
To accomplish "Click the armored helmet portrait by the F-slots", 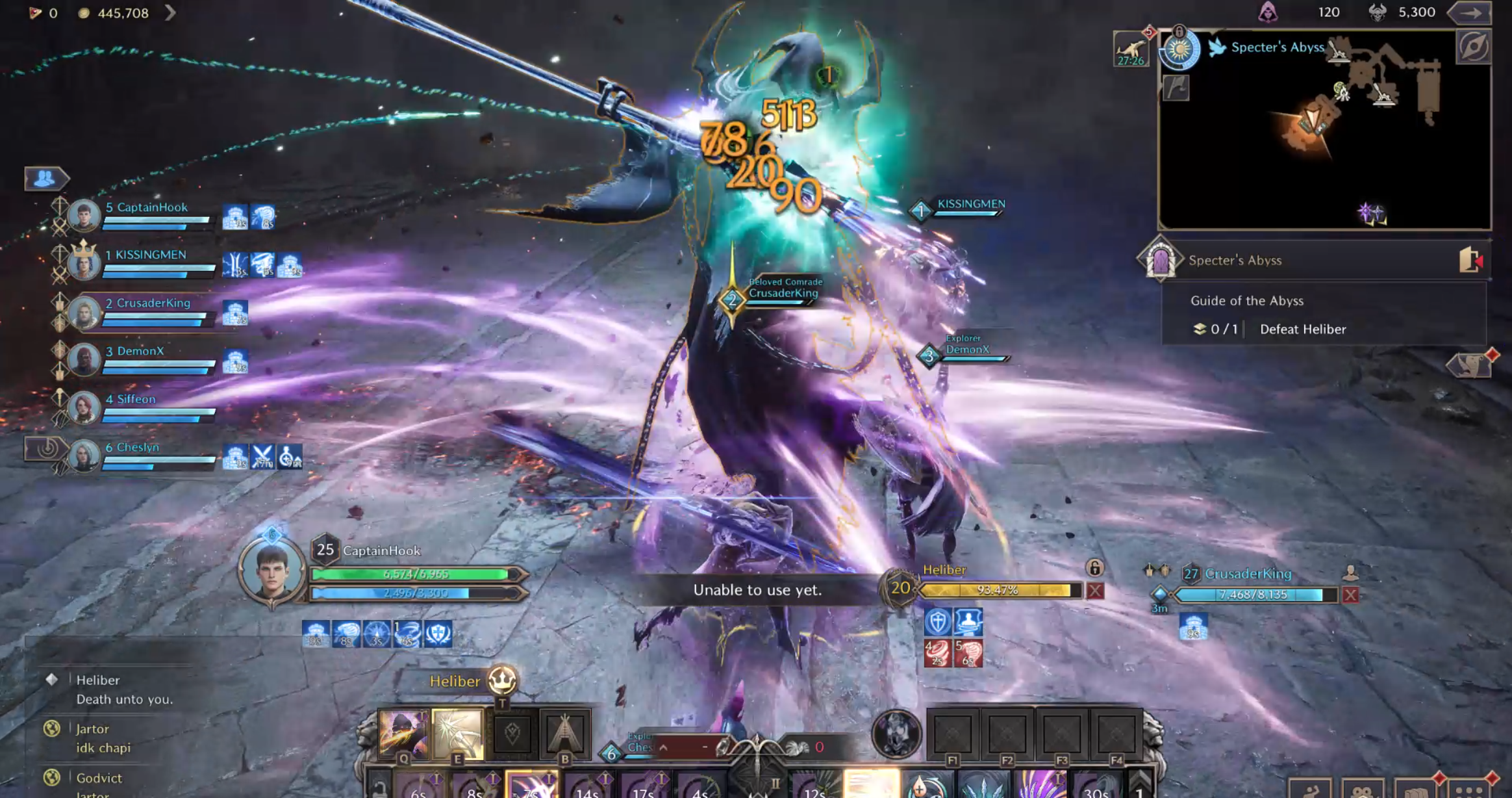I will [896, 734].
